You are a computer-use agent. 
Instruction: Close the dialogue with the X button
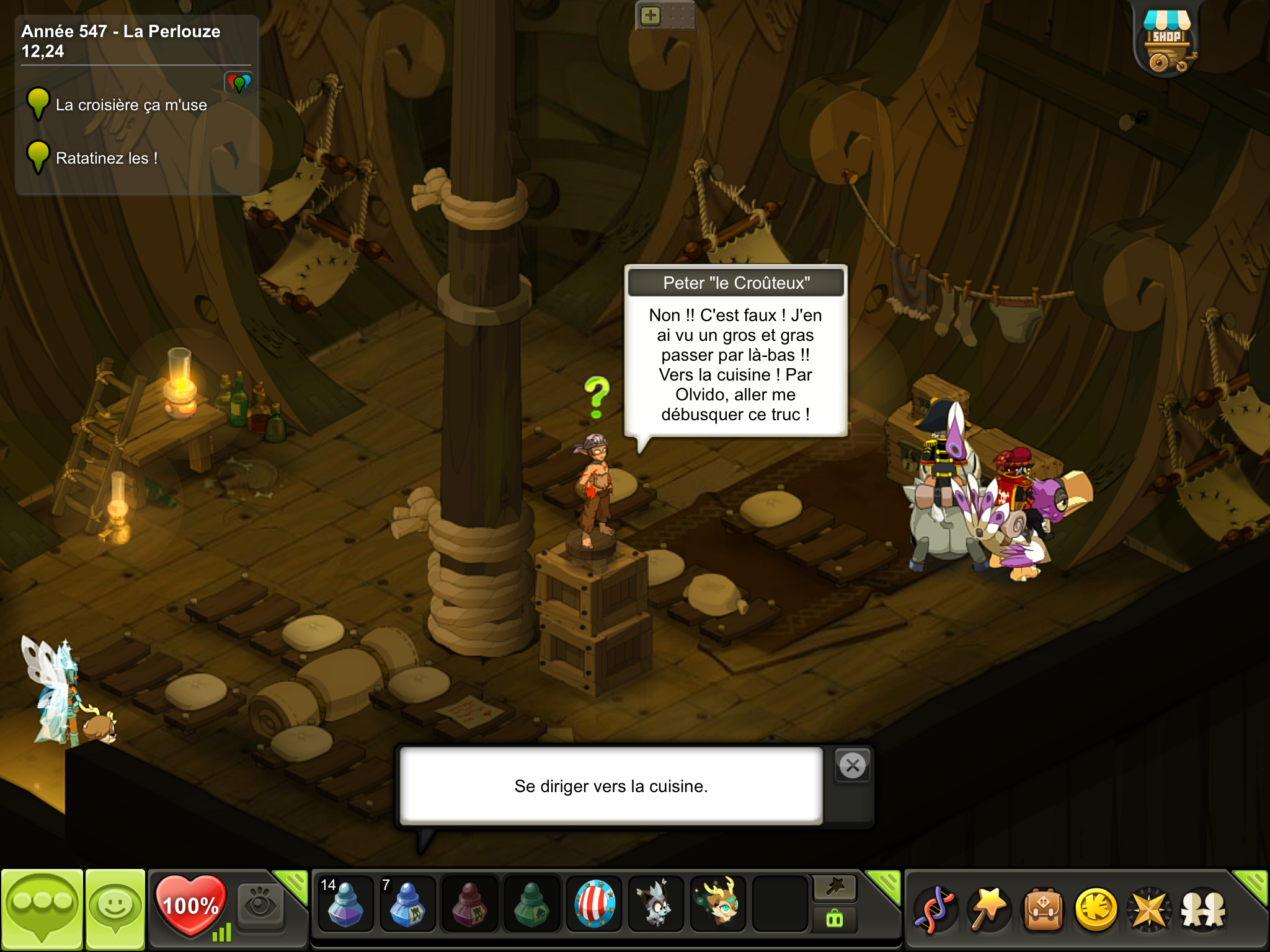(853, 766)
